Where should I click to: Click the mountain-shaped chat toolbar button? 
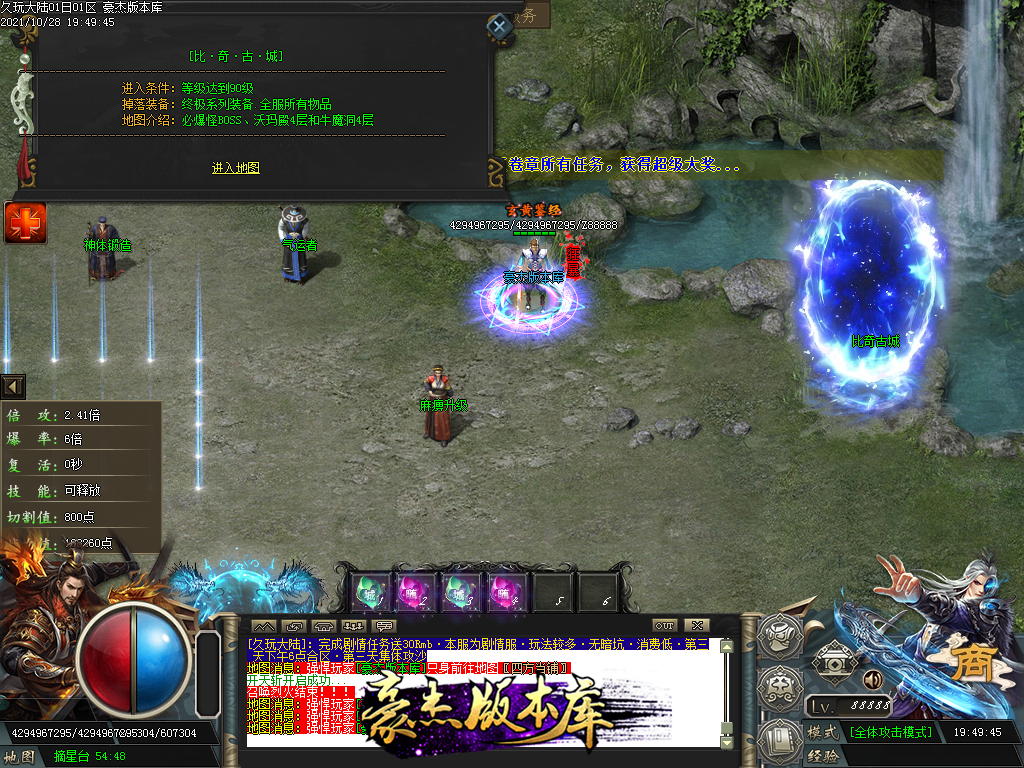[x=262, y=626]
